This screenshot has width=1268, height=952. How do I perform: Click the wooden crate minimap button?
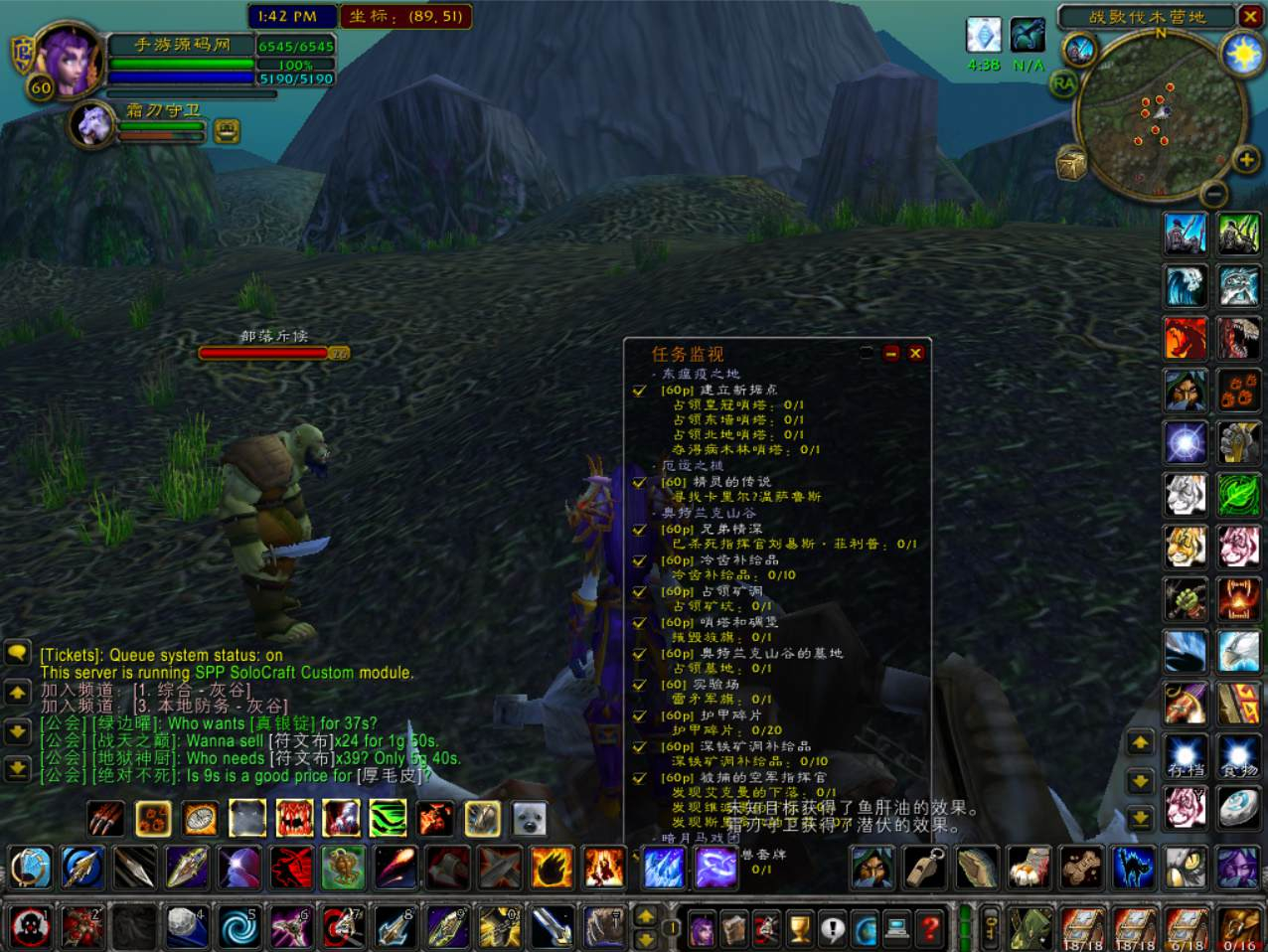(x=1072, y=165)
